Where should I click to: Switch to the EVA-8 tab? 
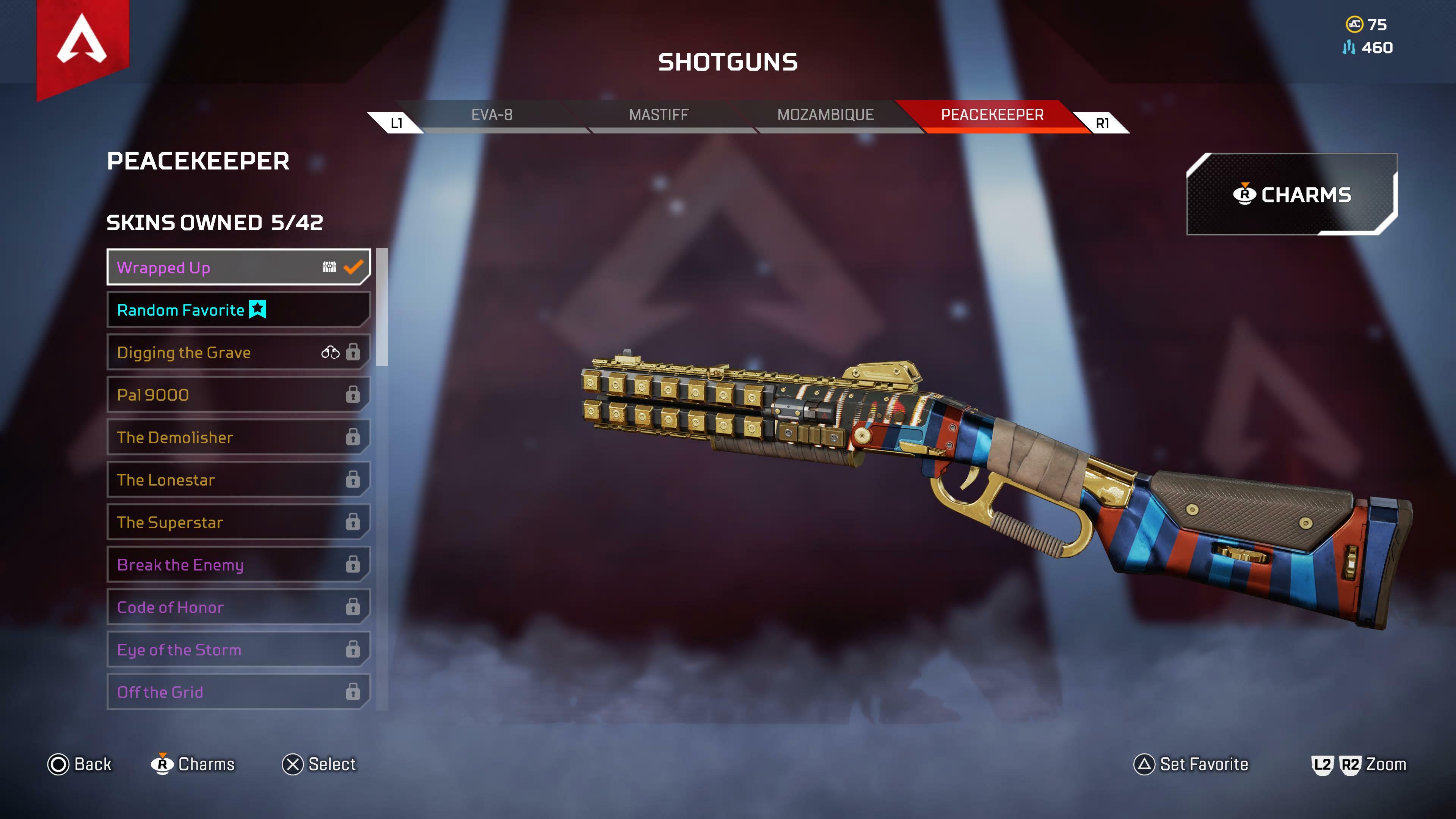tap(492, 115)
